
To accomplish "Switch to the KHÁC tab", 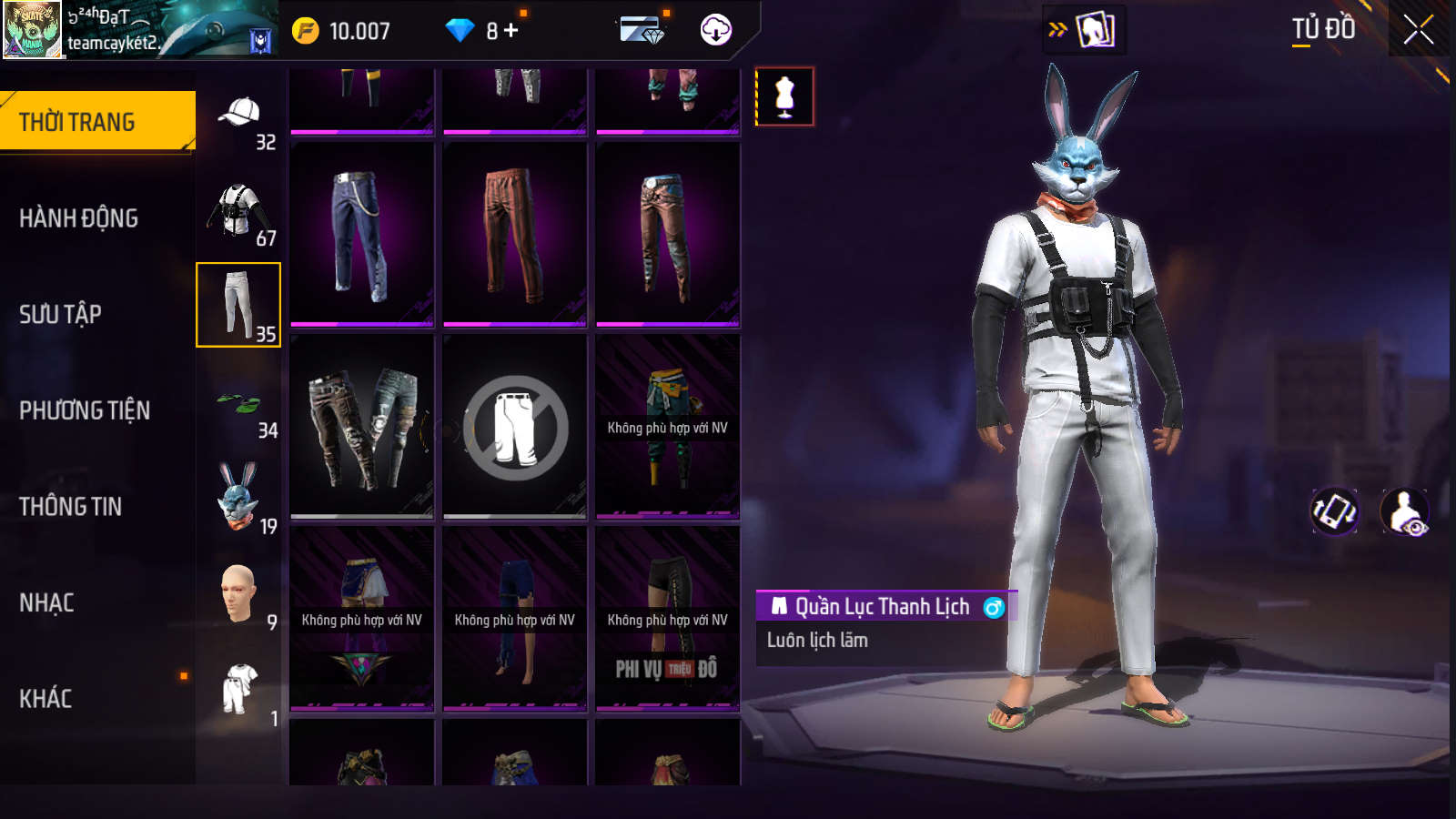I will click(x=46, y=698).
